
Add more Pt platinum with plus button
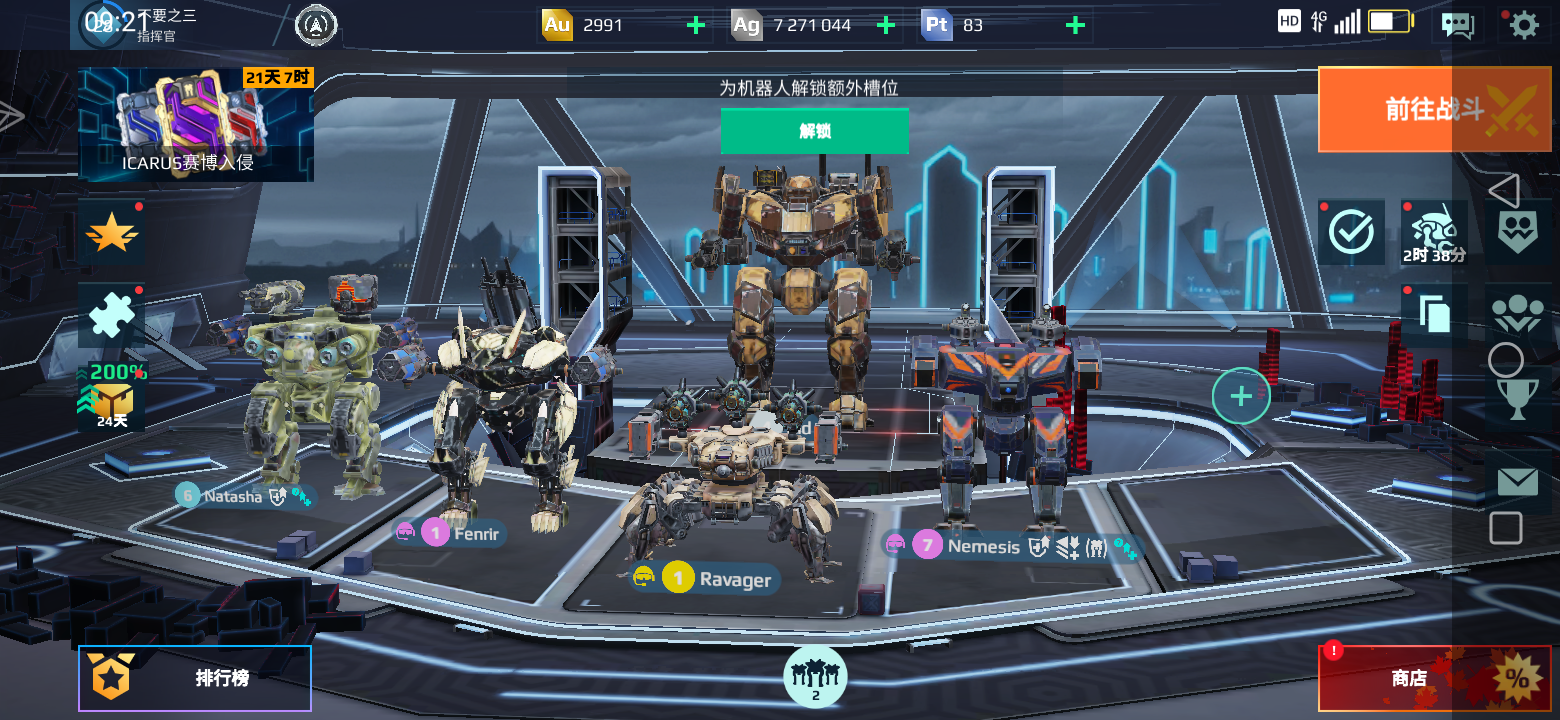coord(1075,26)
